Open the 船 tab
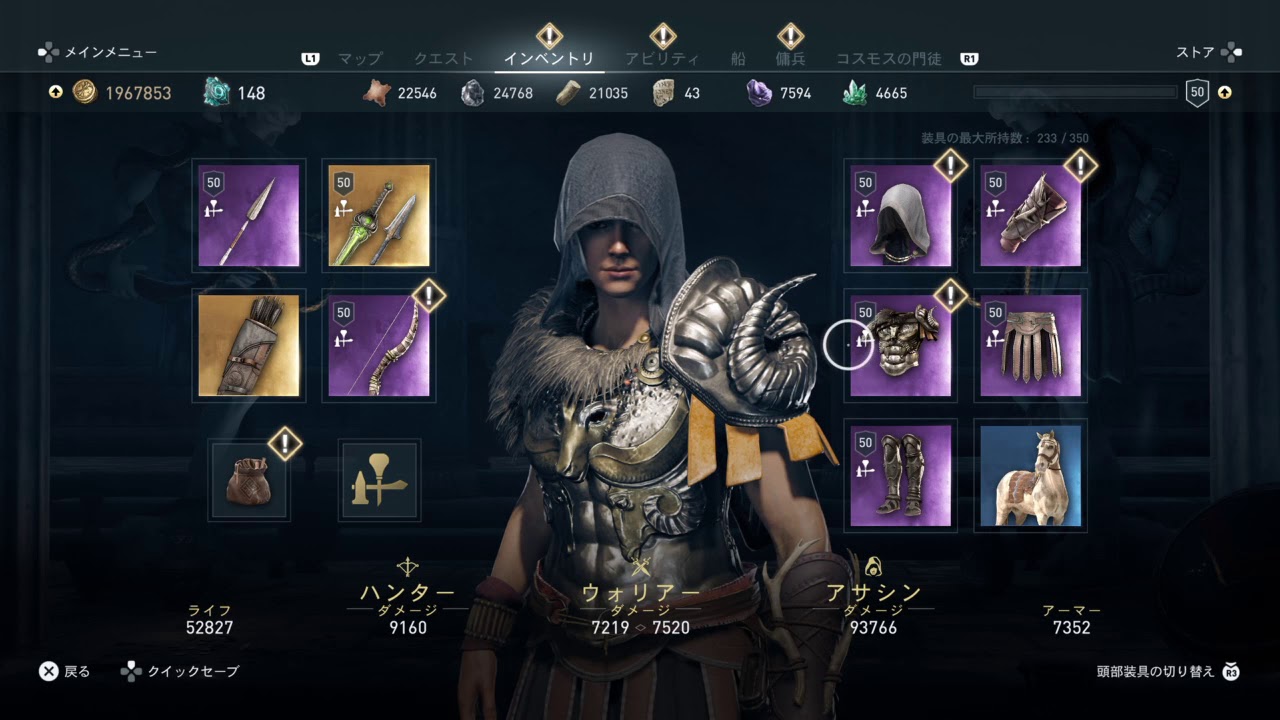 (738, 59)
